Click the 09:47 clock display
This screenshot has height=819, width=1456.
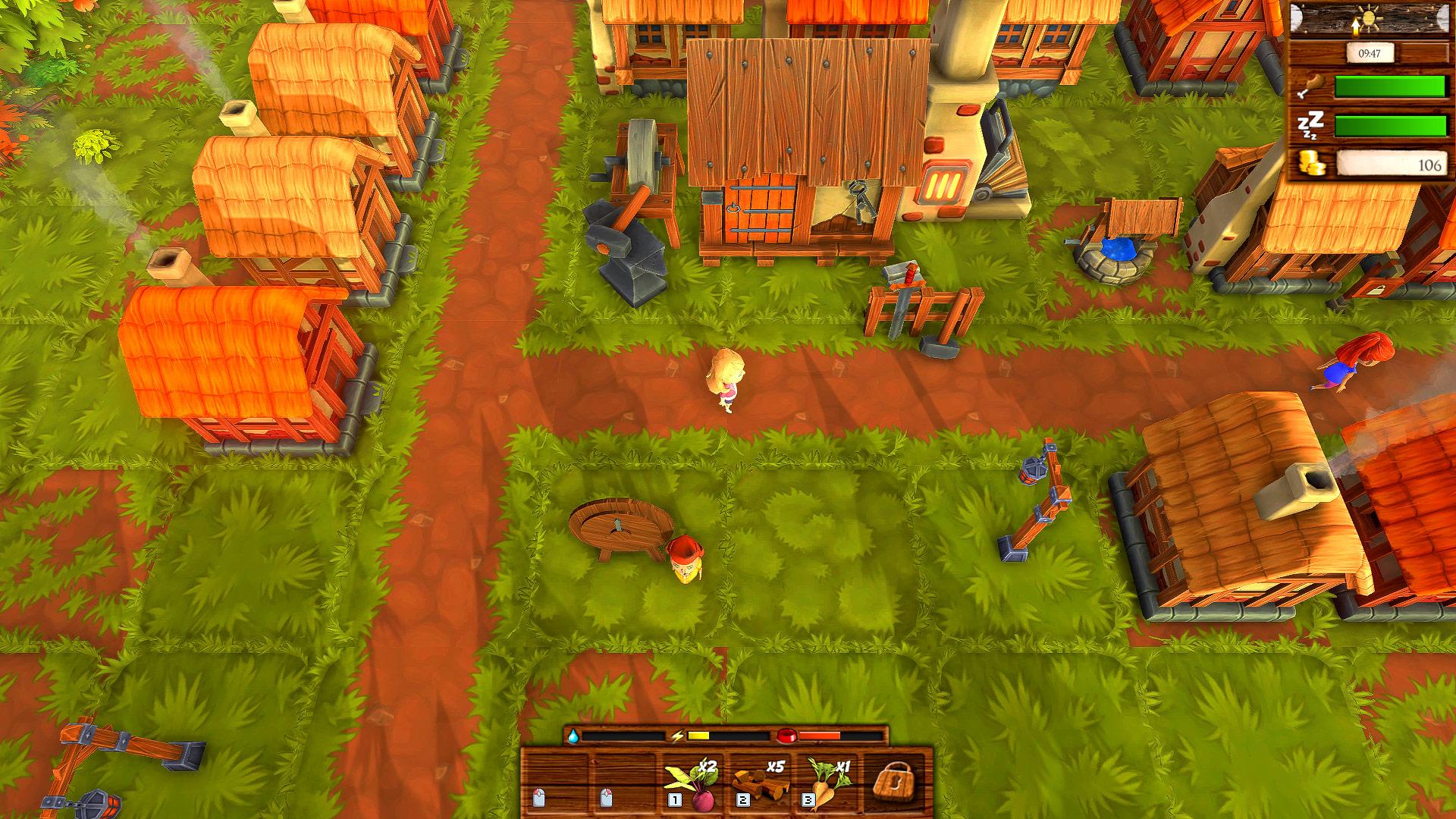pos(1370,53)
